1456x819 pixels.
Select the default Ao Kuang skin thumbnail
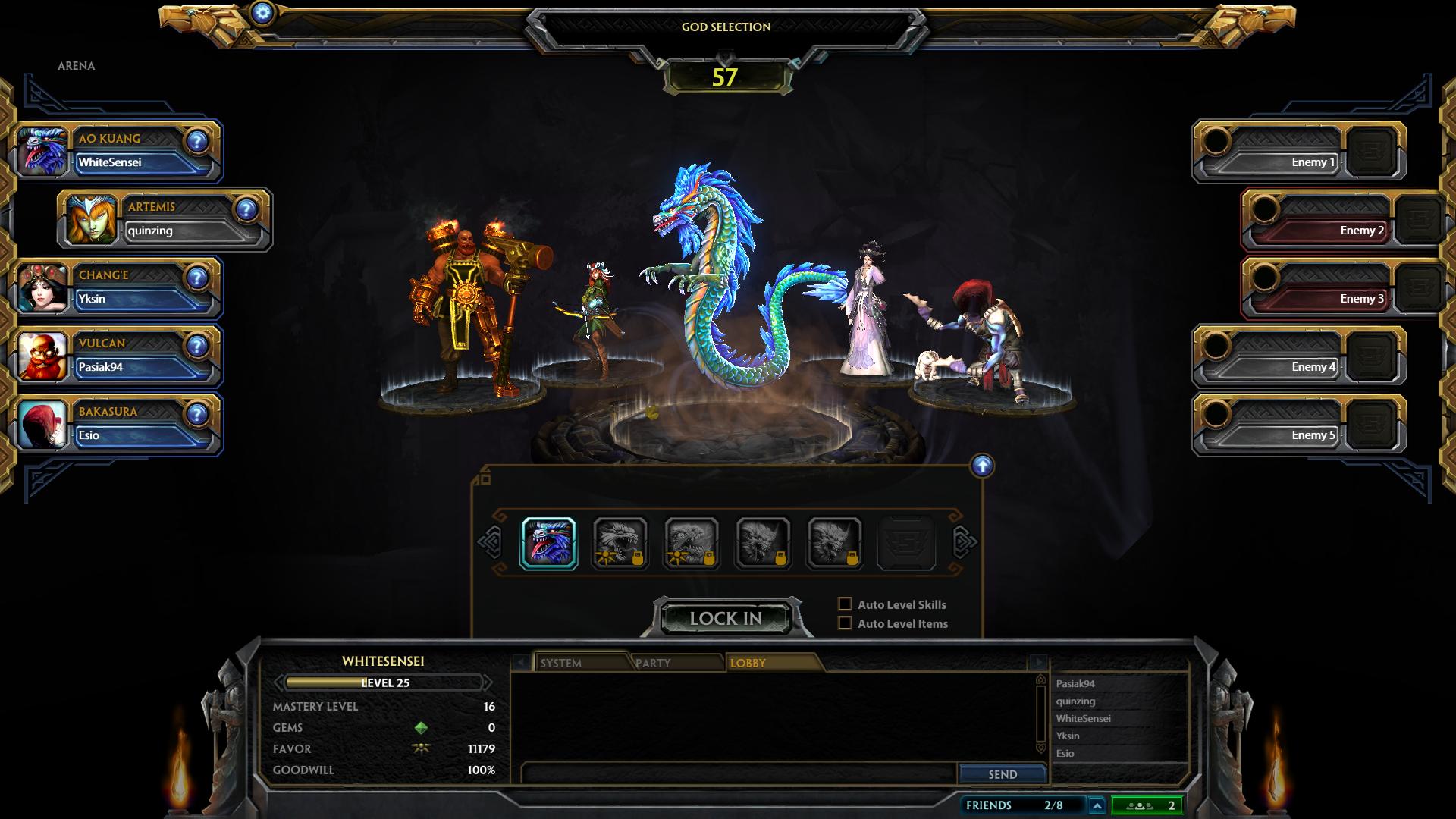click(x=548, y=543)
